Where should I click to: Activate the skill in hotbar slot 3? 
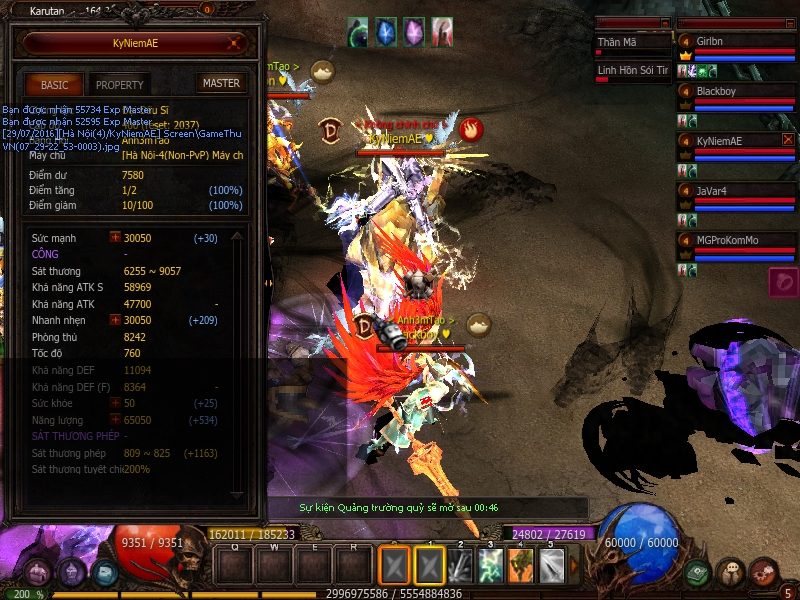(490, 566)
